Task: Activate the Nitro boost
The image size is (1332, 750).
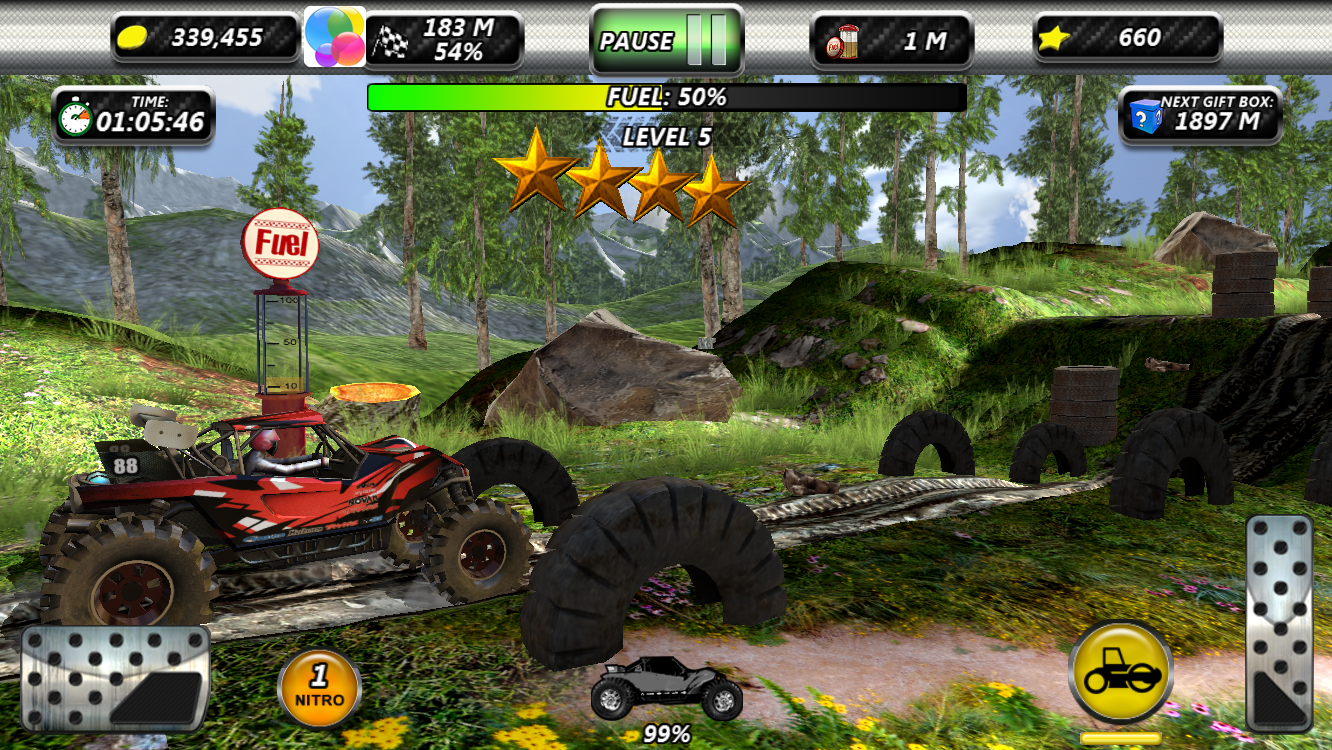Action: coord(320,688)
